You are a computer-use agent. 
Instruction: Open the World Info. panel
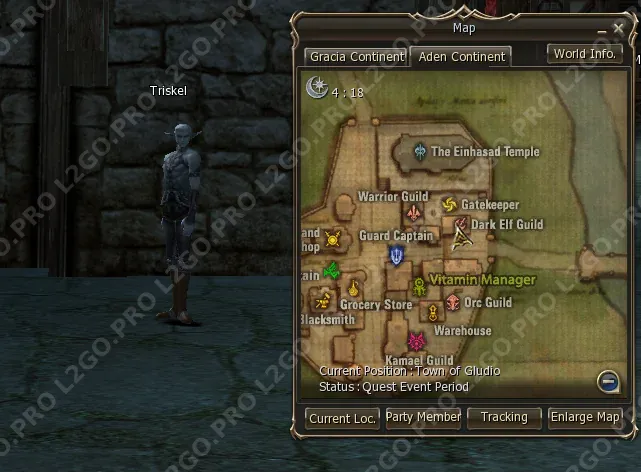pyautogui.click(x=585, y=54)
